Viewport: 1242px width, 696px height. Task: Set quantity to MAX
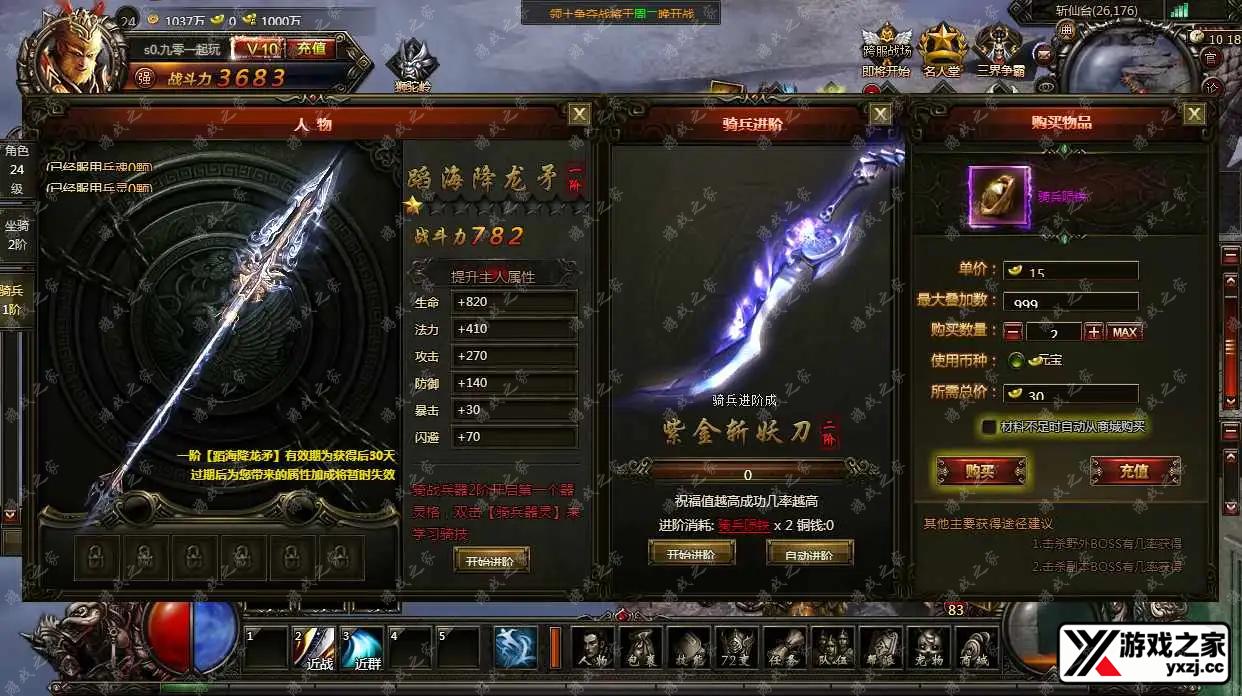(x=1124, y=332)
